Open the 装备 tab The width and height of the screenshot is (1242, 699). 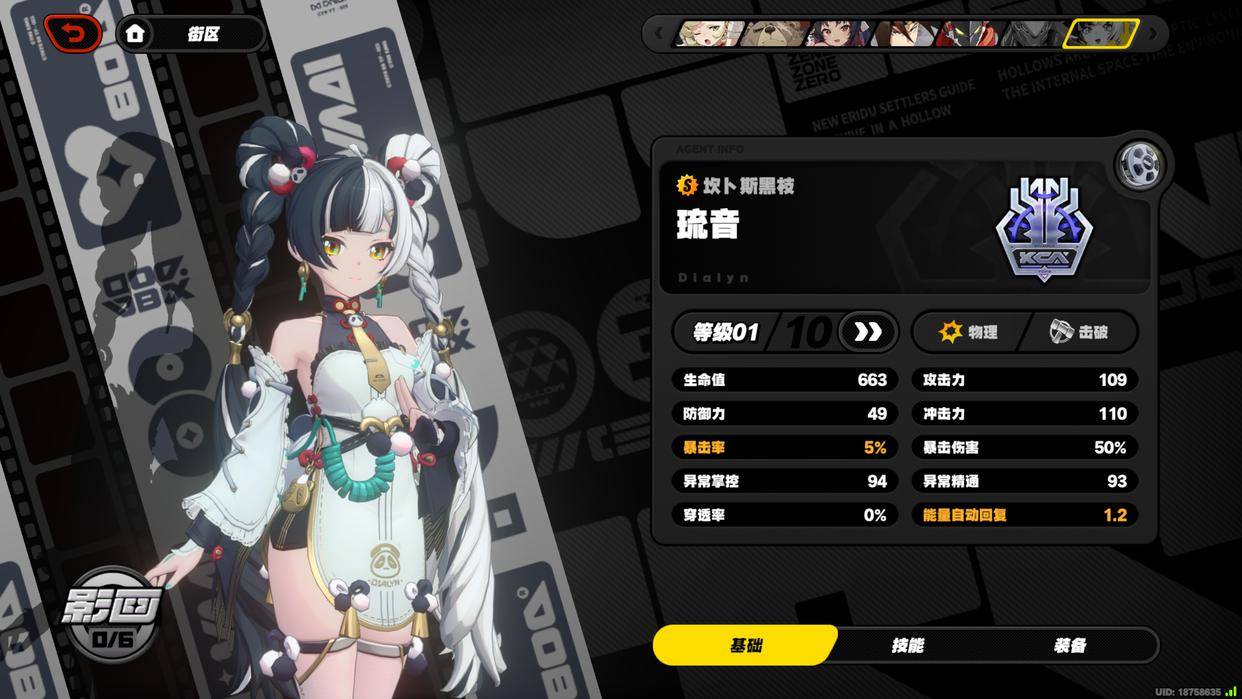pyautogui.click(x=1069, y=646)
